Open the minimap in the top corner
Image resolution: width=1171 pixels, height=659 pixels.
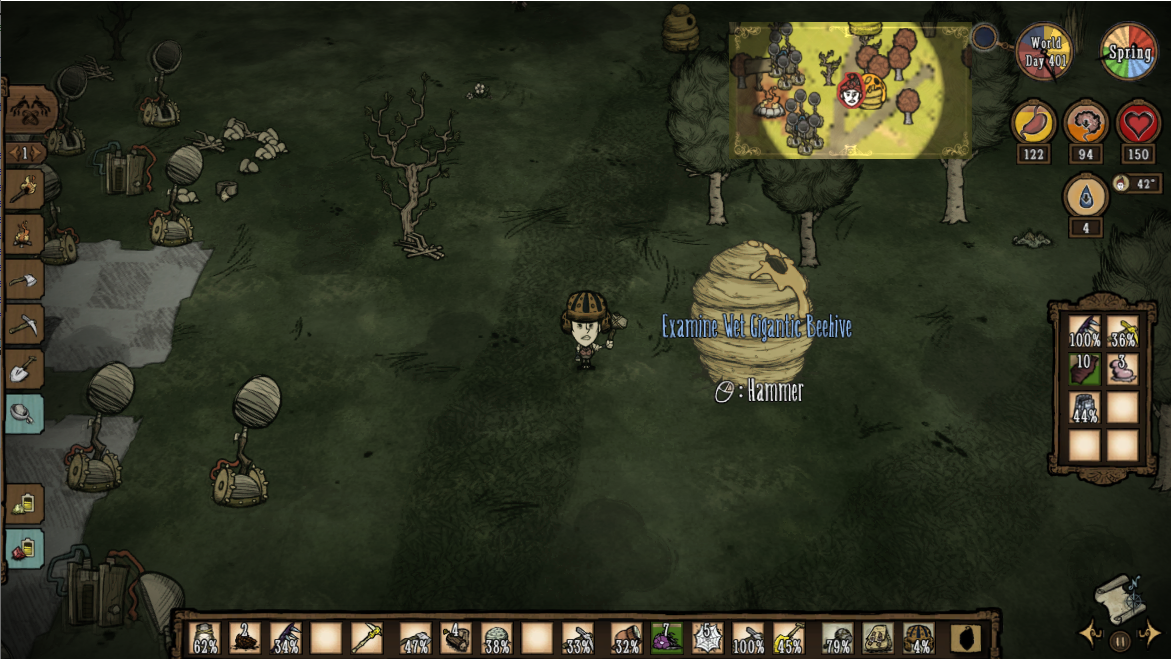click(x=850, y=90)
